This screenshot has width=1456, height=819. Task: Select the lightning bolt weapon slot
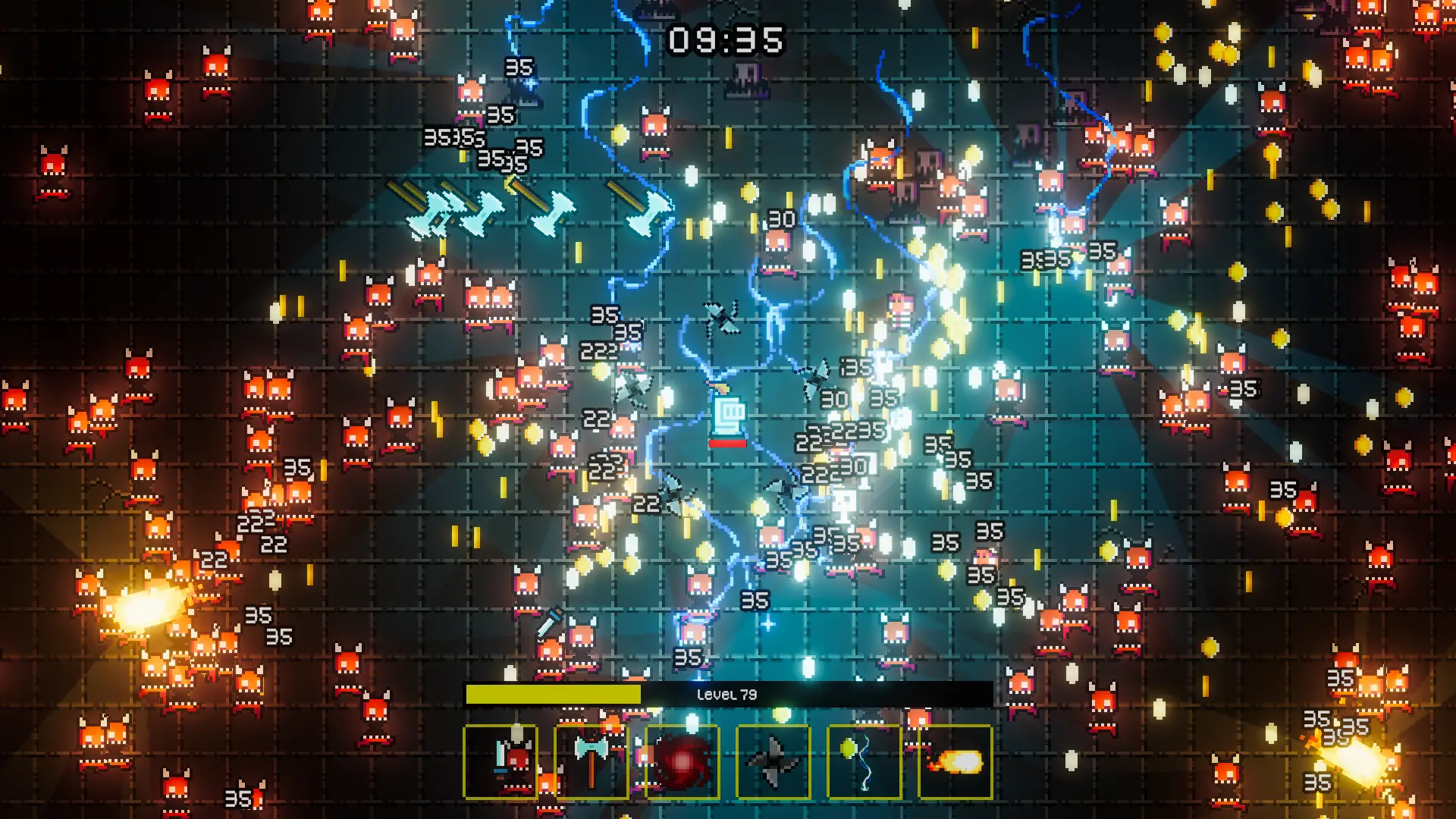tap(864, 761)
